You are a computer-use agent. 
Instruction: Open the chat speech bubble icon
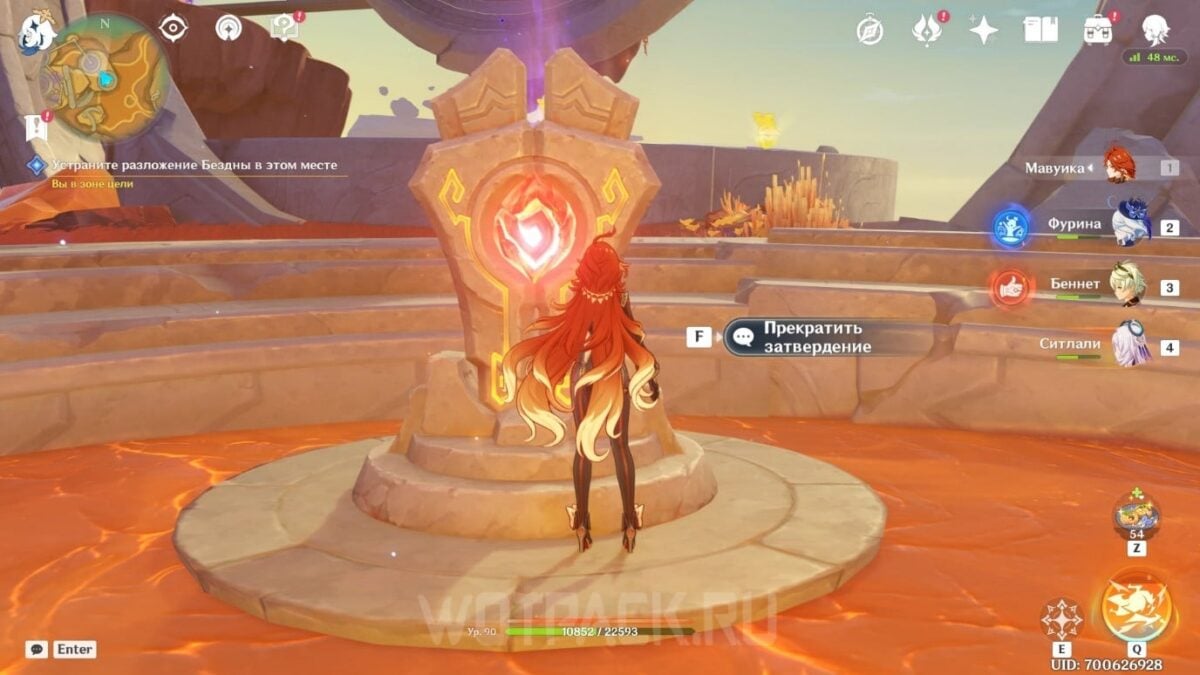(36, 649)
